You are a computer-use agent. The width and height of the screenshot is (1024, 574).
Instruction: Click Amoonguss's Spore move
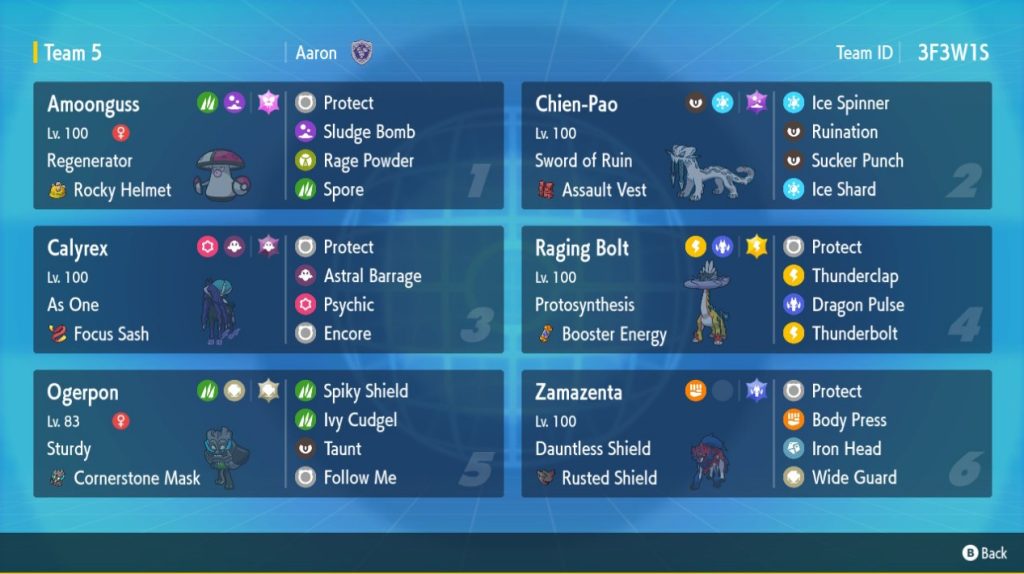[343, 189]
